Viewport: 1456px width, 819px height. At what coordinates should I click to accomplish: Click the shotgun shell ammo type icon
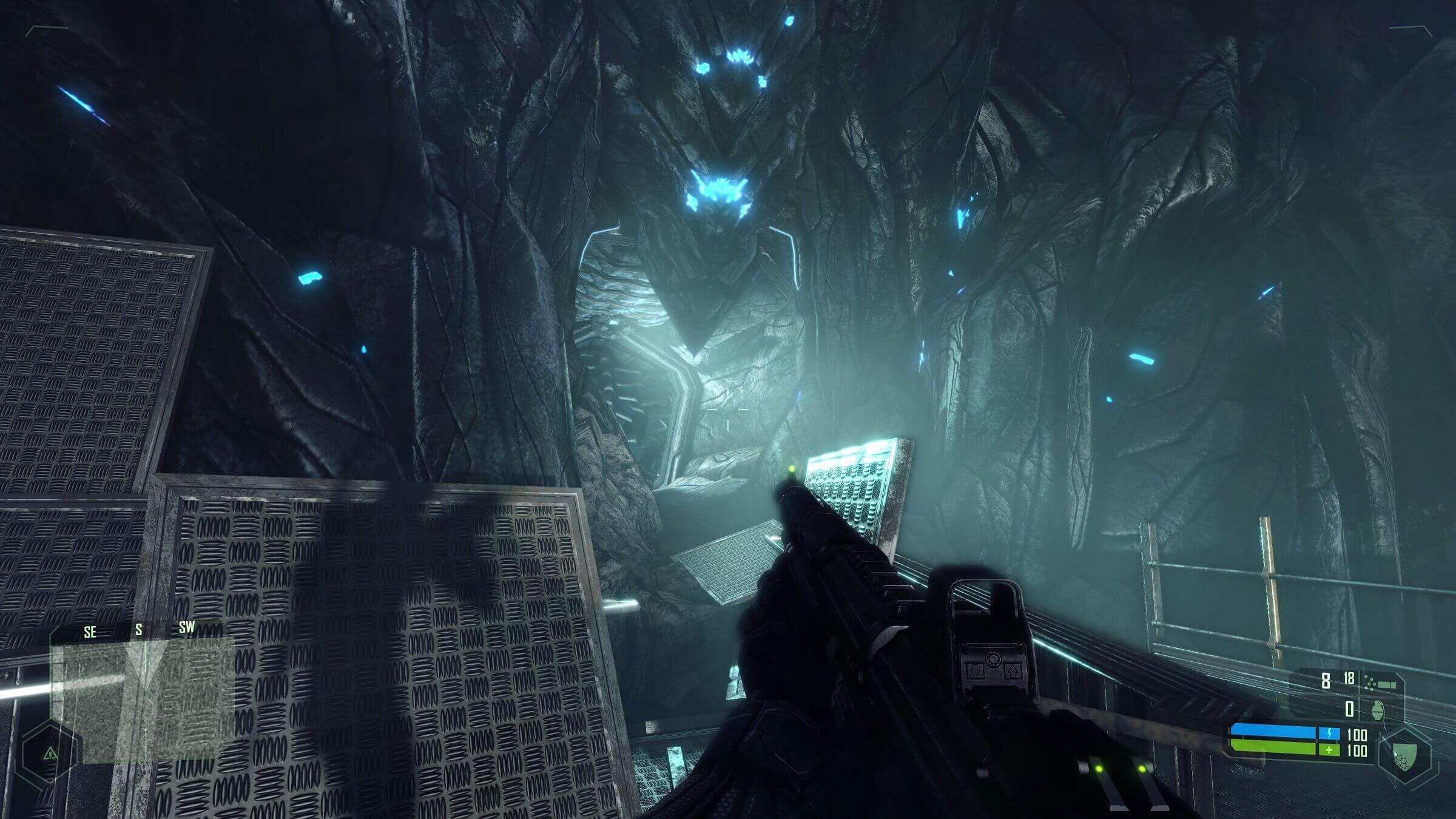1380,684
